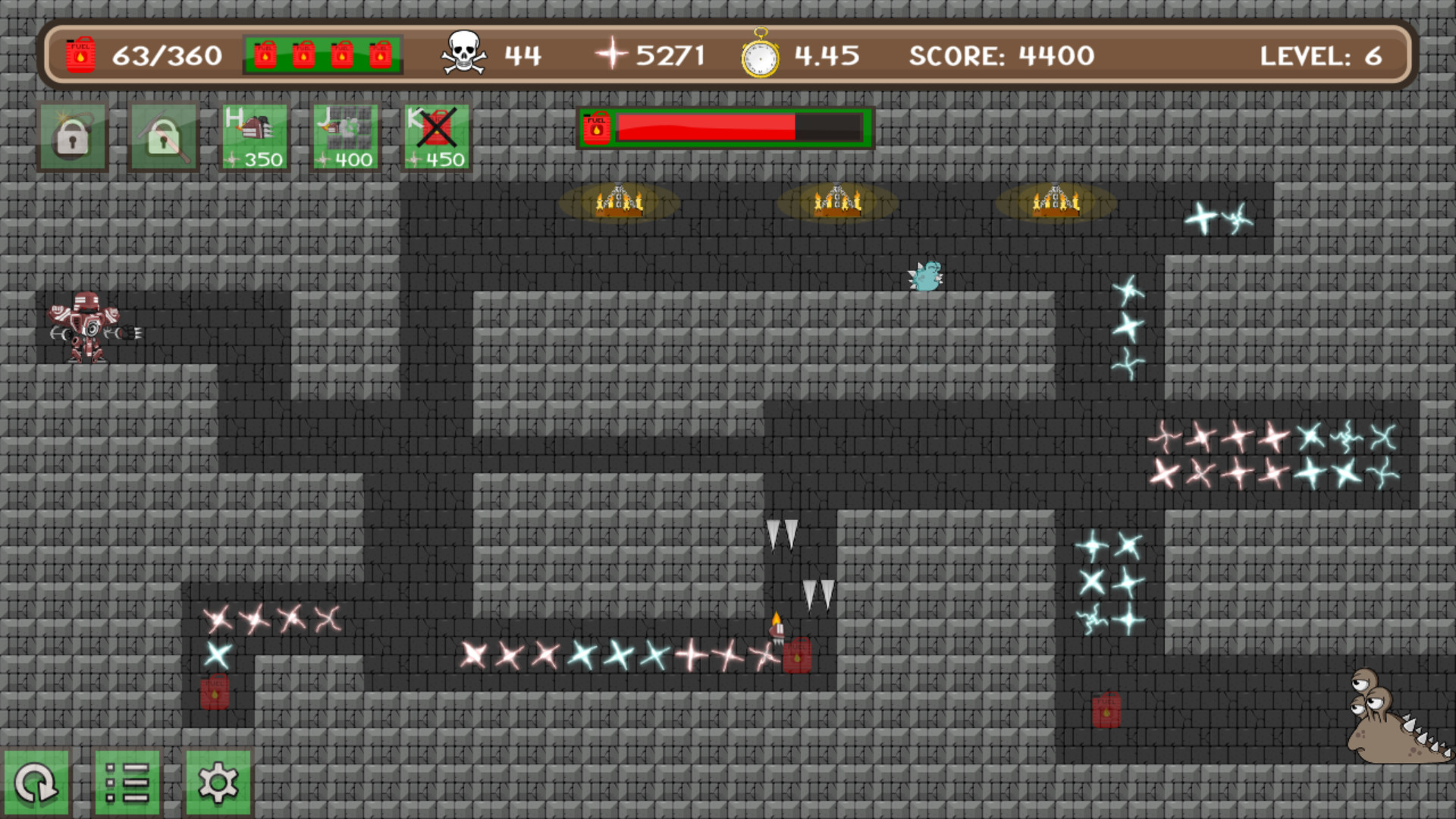Choose the K crossed-out fuel can for 450
The image size is (1456, 819).
[x=436, y=135]
